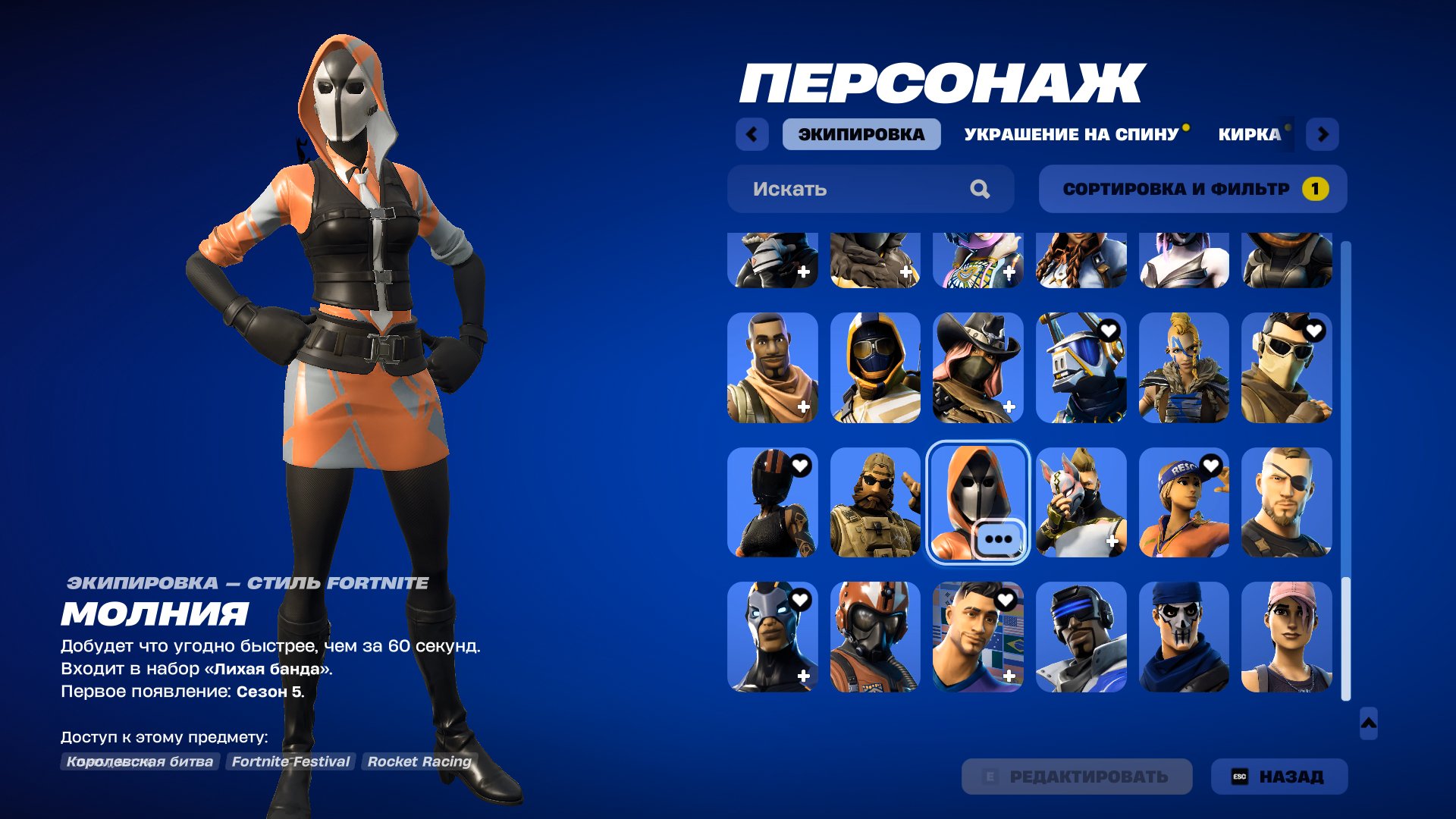Select the orange pilot helmet skin

(874, 637)
